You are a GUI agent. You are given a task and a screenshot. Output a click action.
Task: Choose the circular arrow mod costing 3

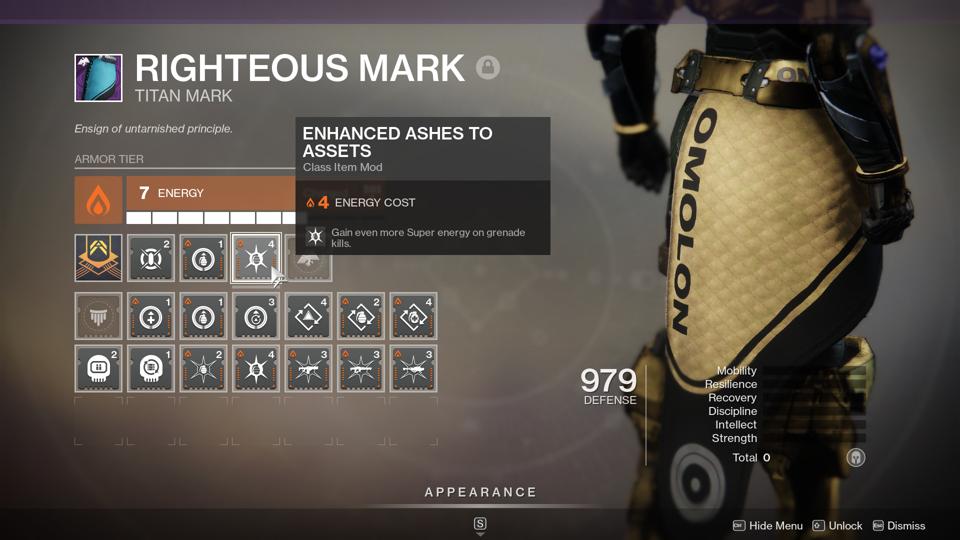(x=255, y=317)
